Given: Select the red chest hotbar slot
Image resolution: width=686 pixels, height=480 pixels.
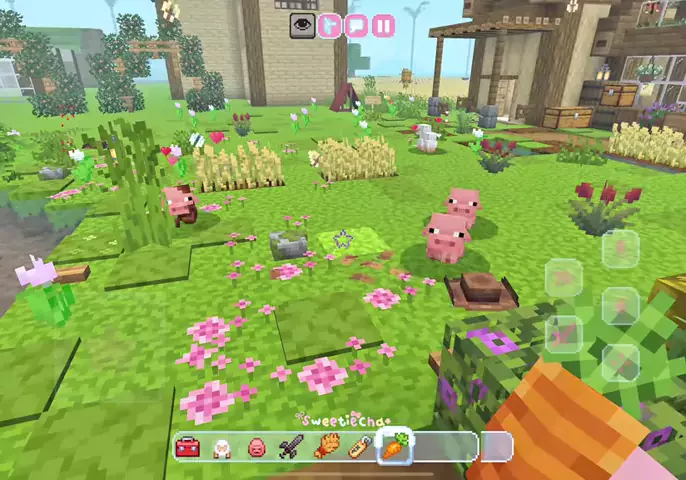Looking at the screenshot, I should [x=188, y=447].
